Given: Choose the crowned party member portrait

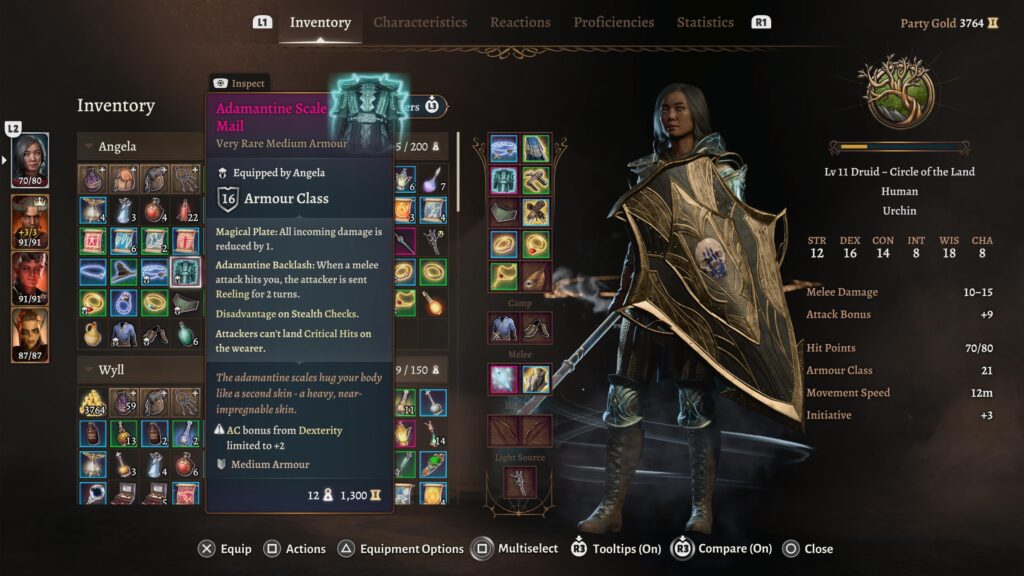Looking at the screenshot, I should click(30, 220).
